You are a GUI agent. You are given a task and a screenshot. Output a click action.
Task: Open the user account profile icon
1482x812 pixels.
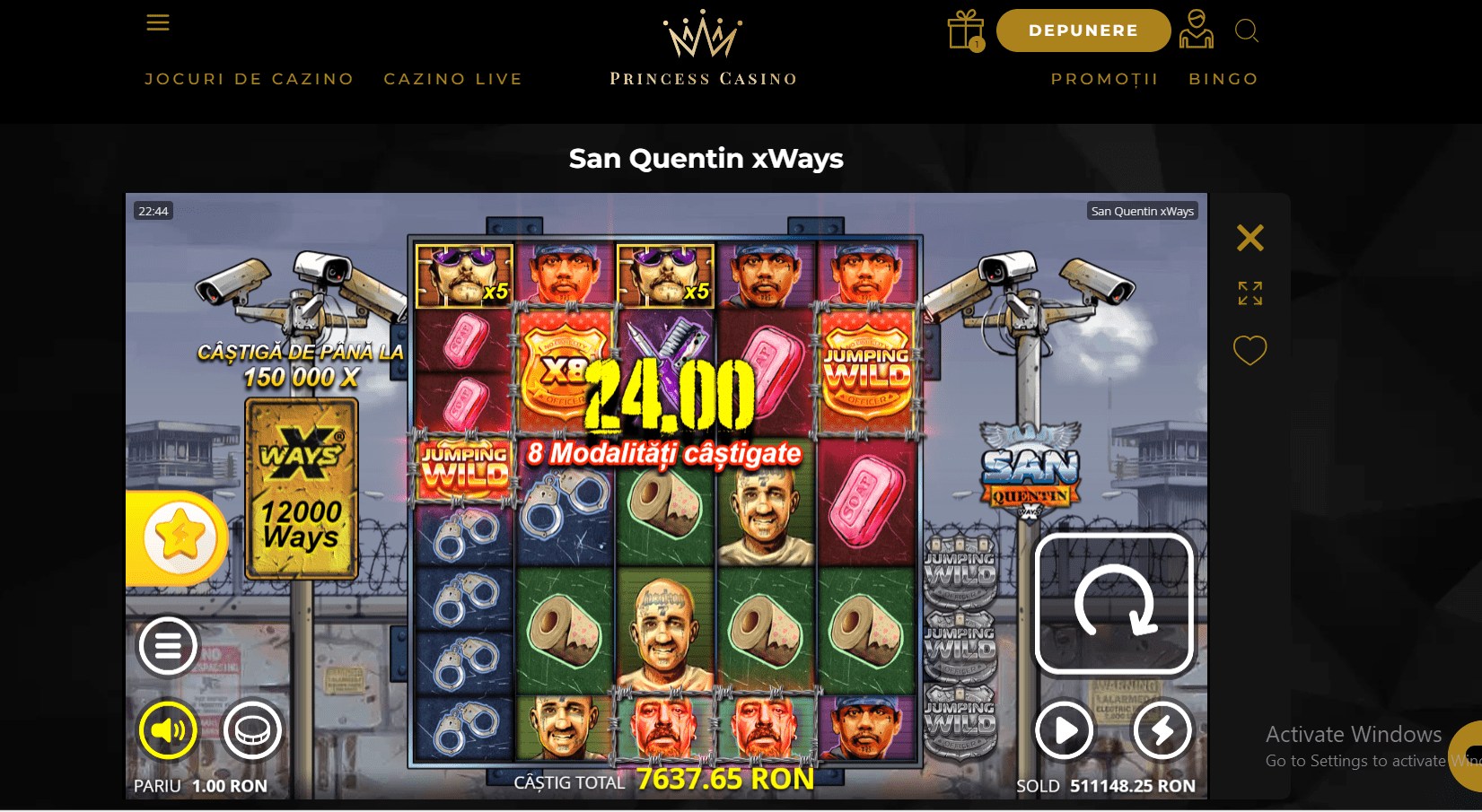[x=1196, y=30]
